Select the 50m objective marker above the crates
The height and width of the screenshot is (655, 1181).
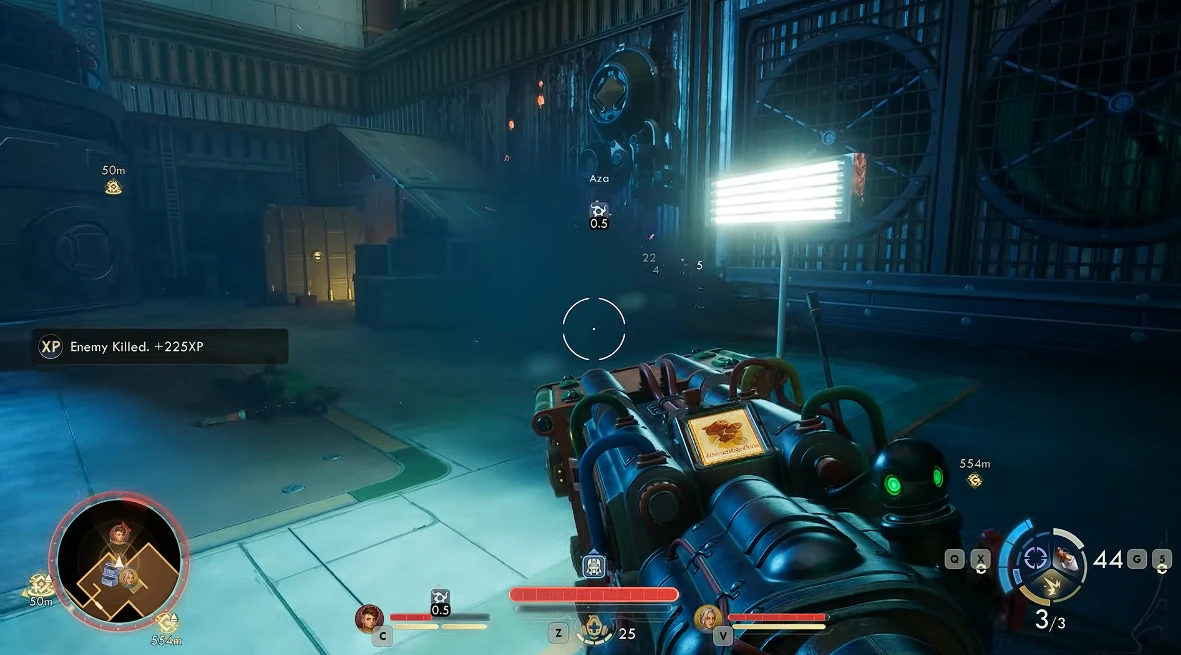[x=113, y=187]
